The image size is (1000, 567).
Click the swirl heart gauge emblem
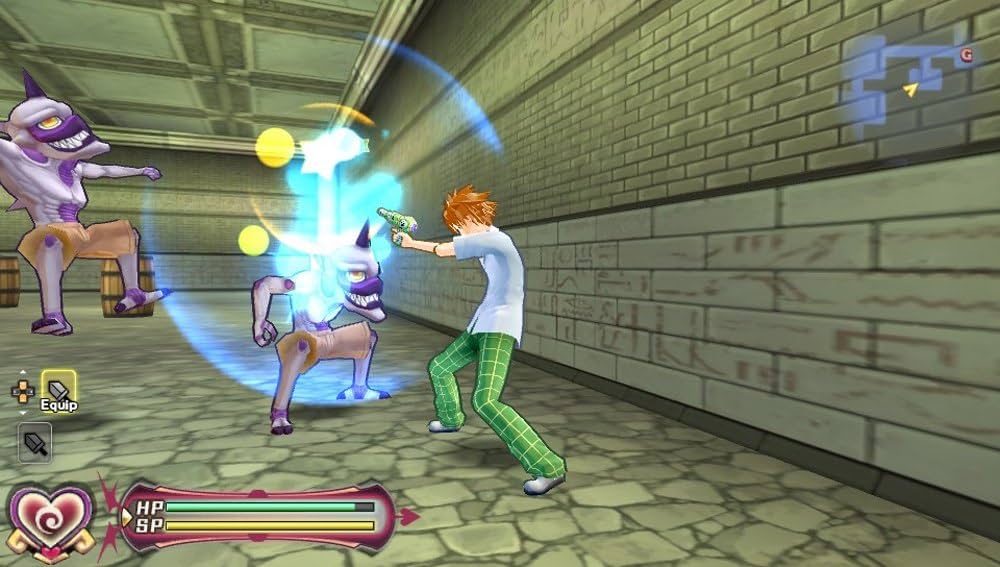[x=52, y=518]
